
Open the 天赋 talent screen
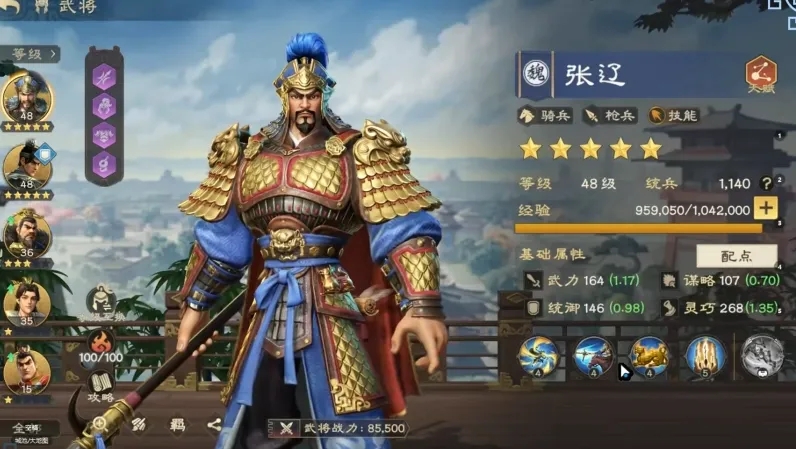click(x=762, y=75)
